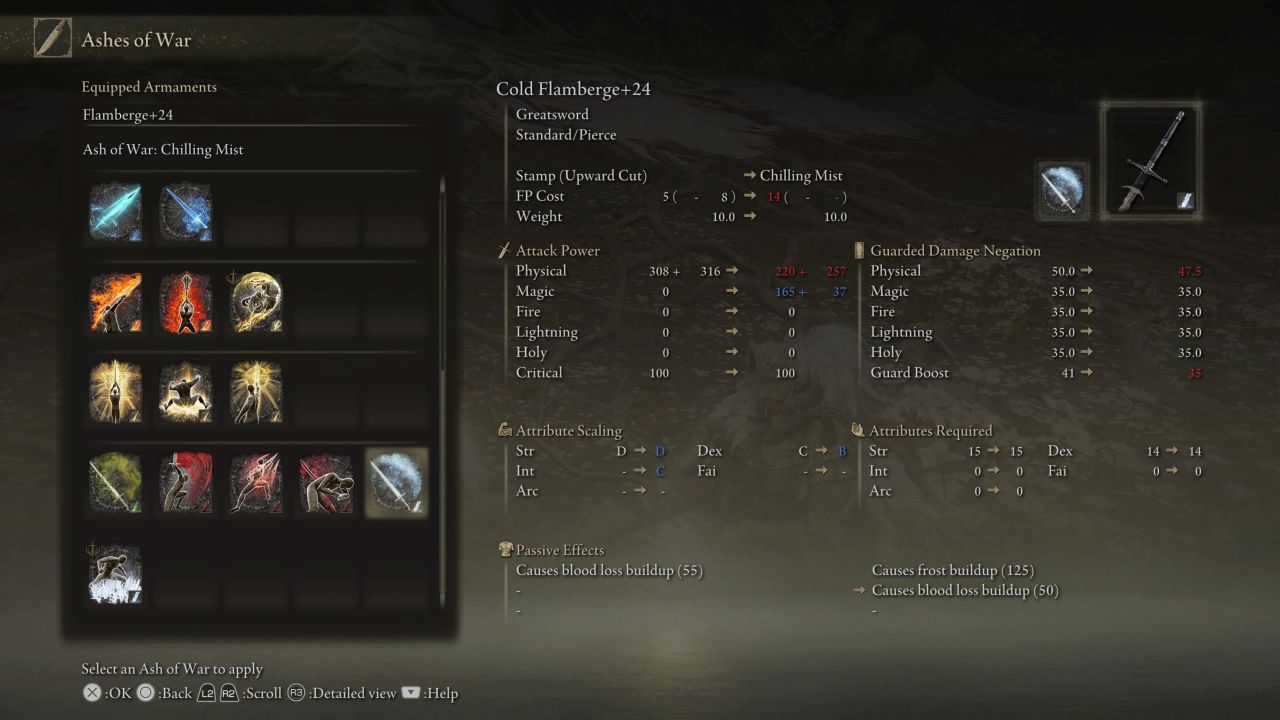Screen dimensions: 1280x720
Task: Select the highlighted Chilling Mist ash of war
Action: pyautogui.click(x=396, y=482)
